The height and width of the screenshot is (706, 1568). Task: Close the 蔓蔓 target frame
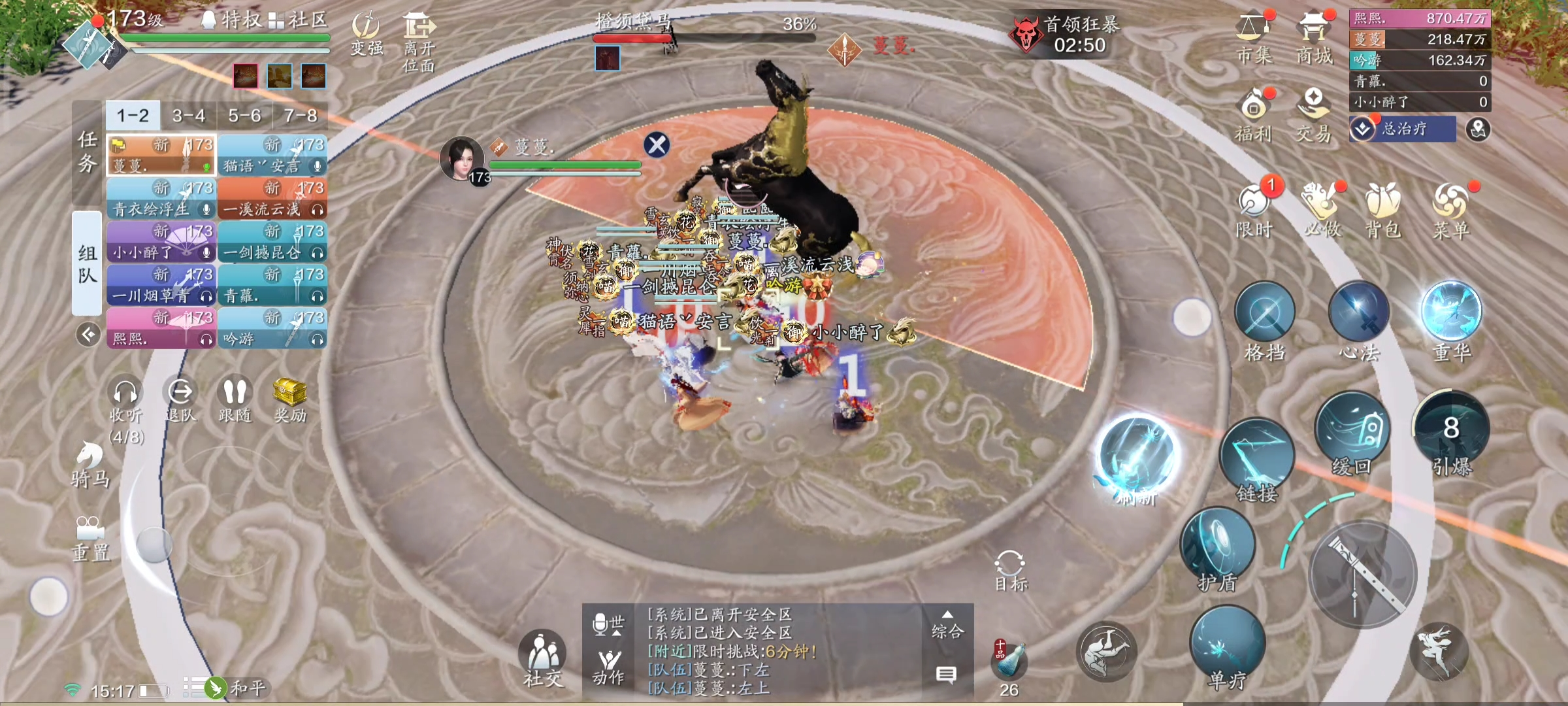point(657,144)
